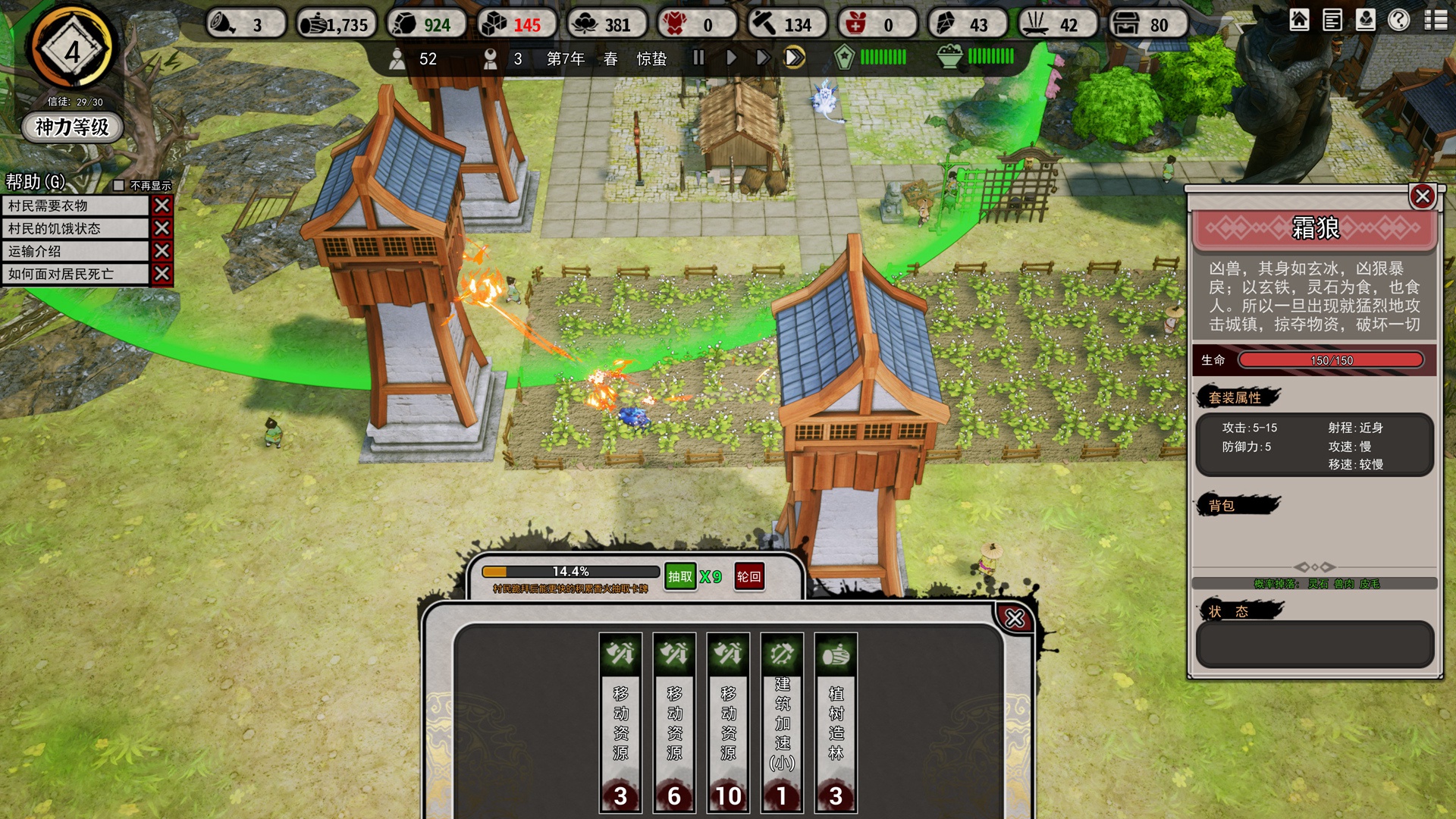The height and width of the screenshot is (819, 1456).
Task: Open the document list panel icon
Action: tap(1332, 20)
